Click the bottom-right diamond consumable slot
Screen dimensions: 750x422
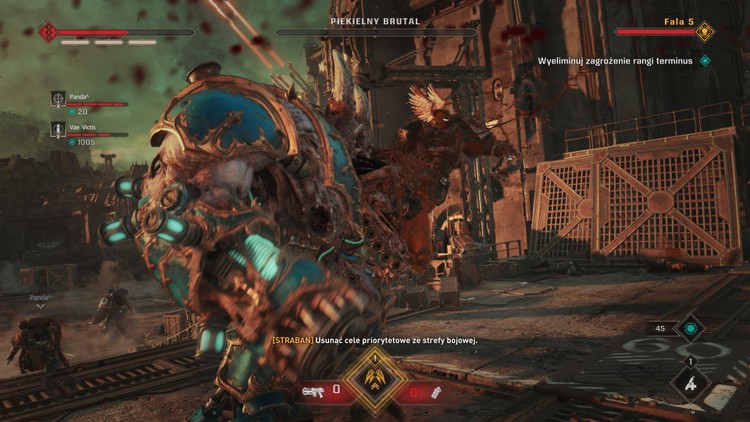tap(690, 383)
